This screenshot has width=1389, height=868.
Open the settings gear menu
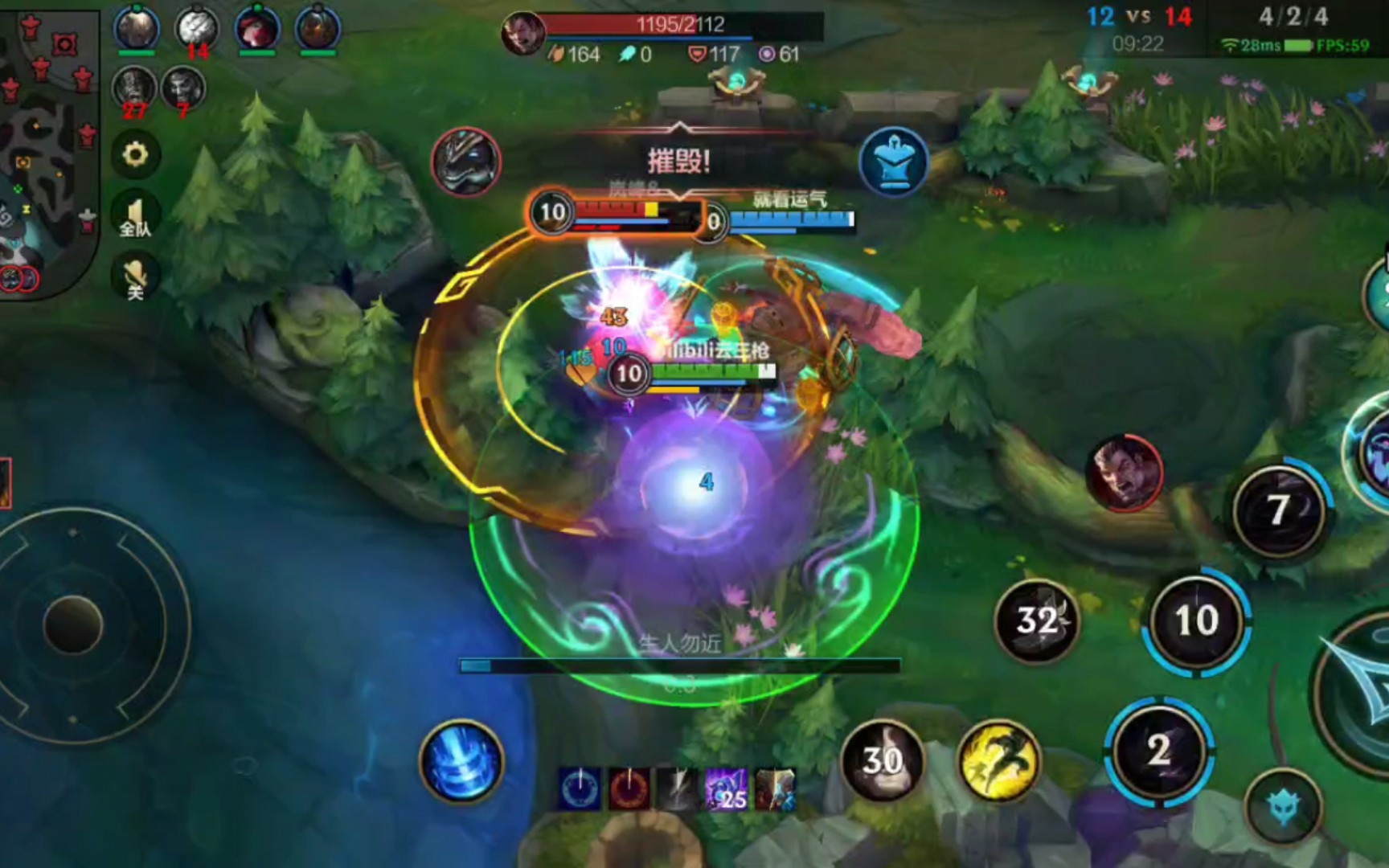[x=135, y=154]
